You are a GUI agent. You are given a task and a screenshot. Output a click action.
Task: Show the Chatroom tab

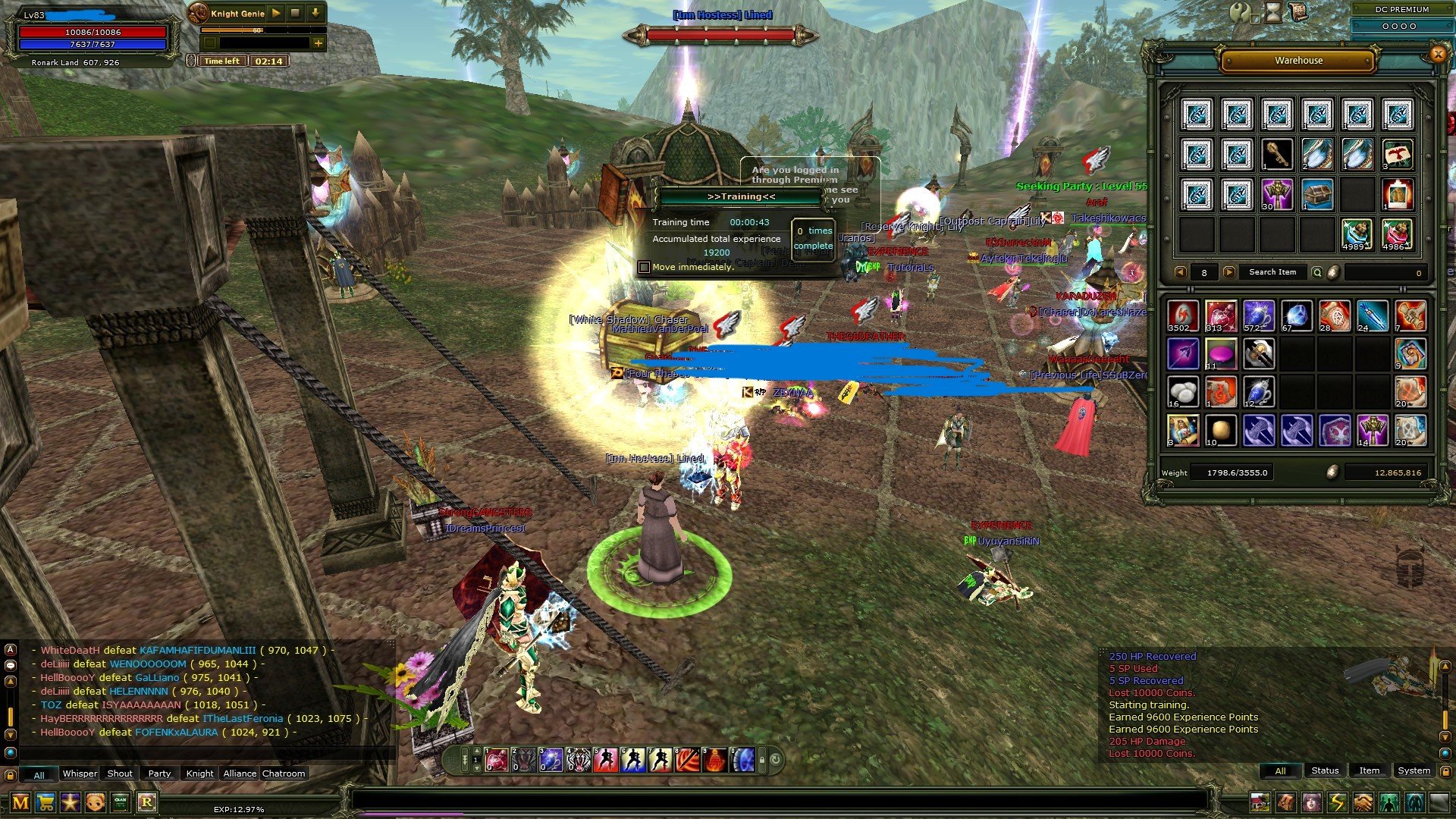tap(284, 773)
